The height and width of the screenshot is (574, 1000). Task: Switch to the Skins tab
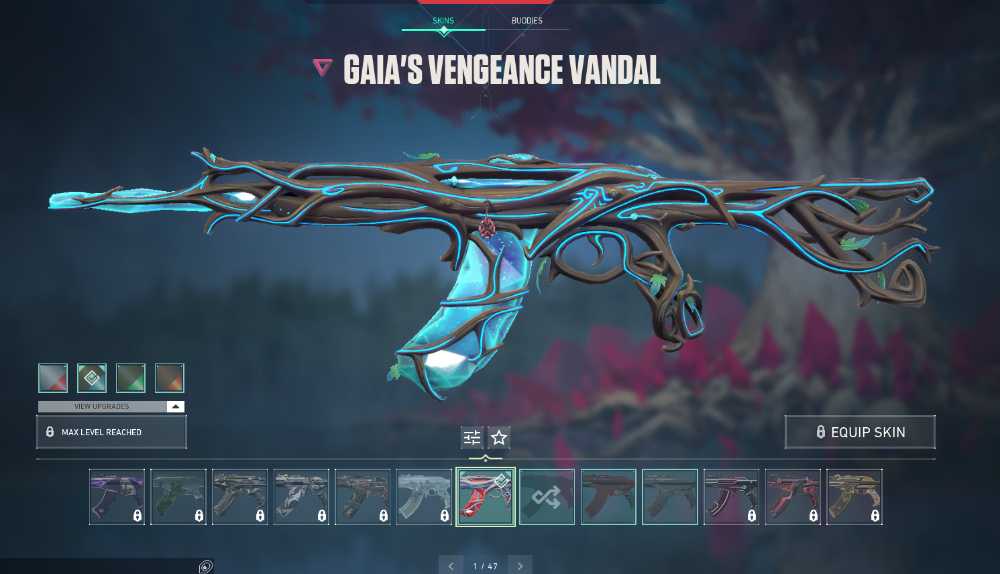[x=443, y=19]
